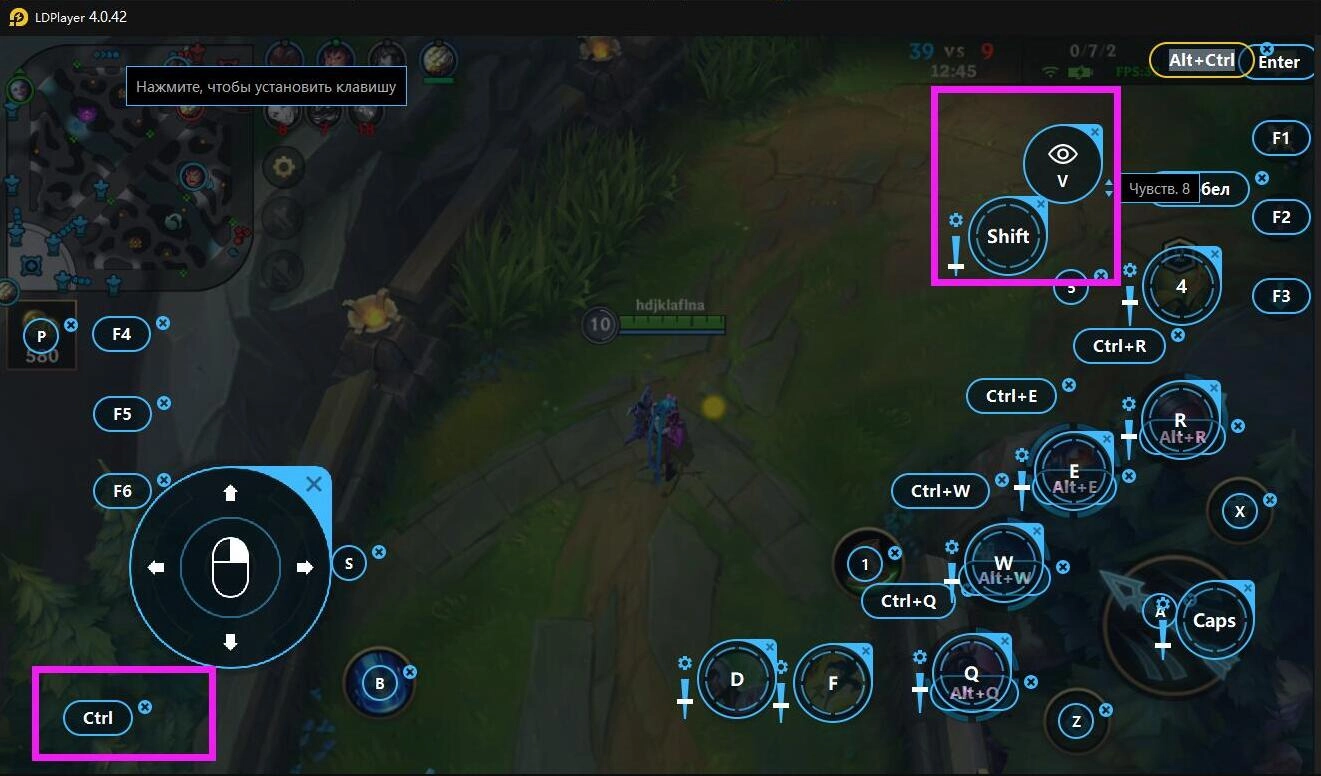The height and width of the screenshot is (776, 1321).
Task: Click the gear icon beside the Shift mapping
Action: tap(955, 222)
